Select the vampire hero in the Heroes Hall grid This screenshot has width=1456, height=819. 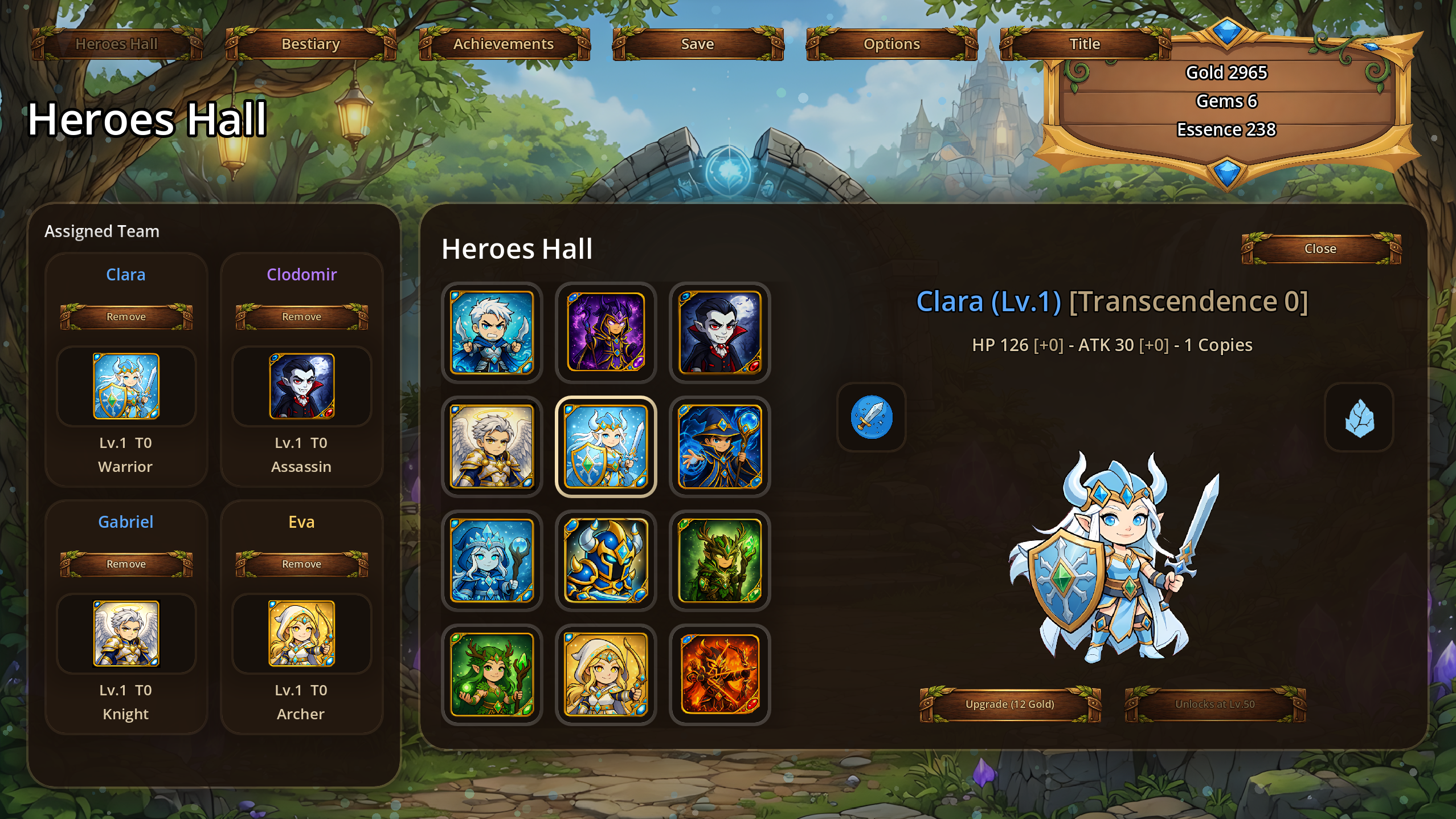[719, 332]
